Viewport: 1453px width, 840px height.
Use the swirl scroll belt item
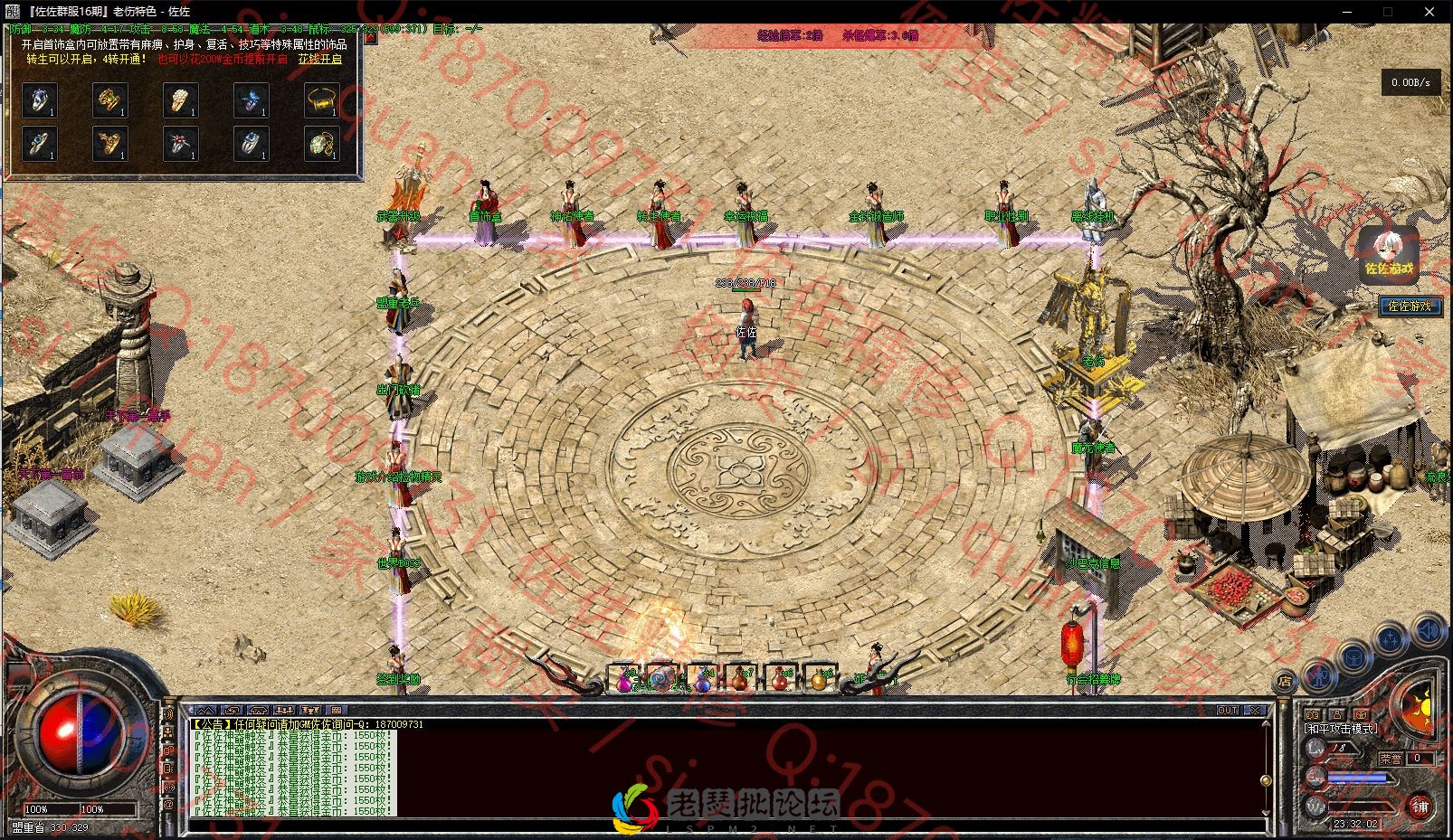pos(662,678)
